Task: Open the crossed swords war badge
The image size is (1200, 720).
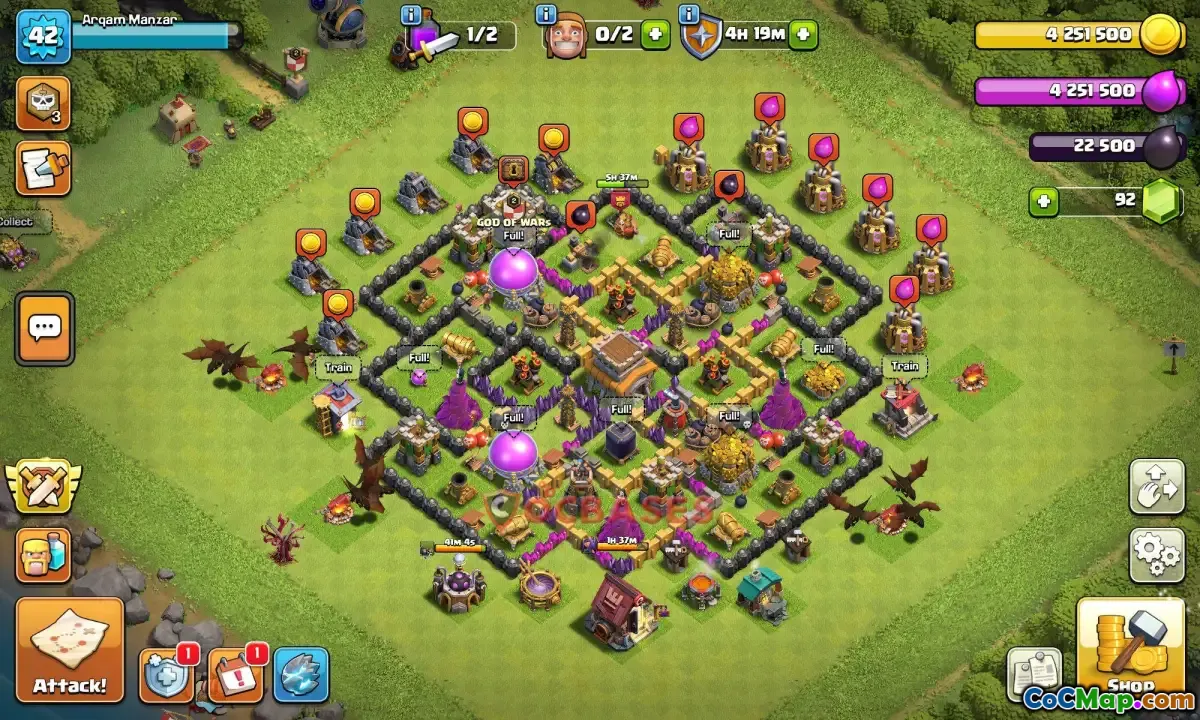Action: pyautogui.click(x=43, y=487)
